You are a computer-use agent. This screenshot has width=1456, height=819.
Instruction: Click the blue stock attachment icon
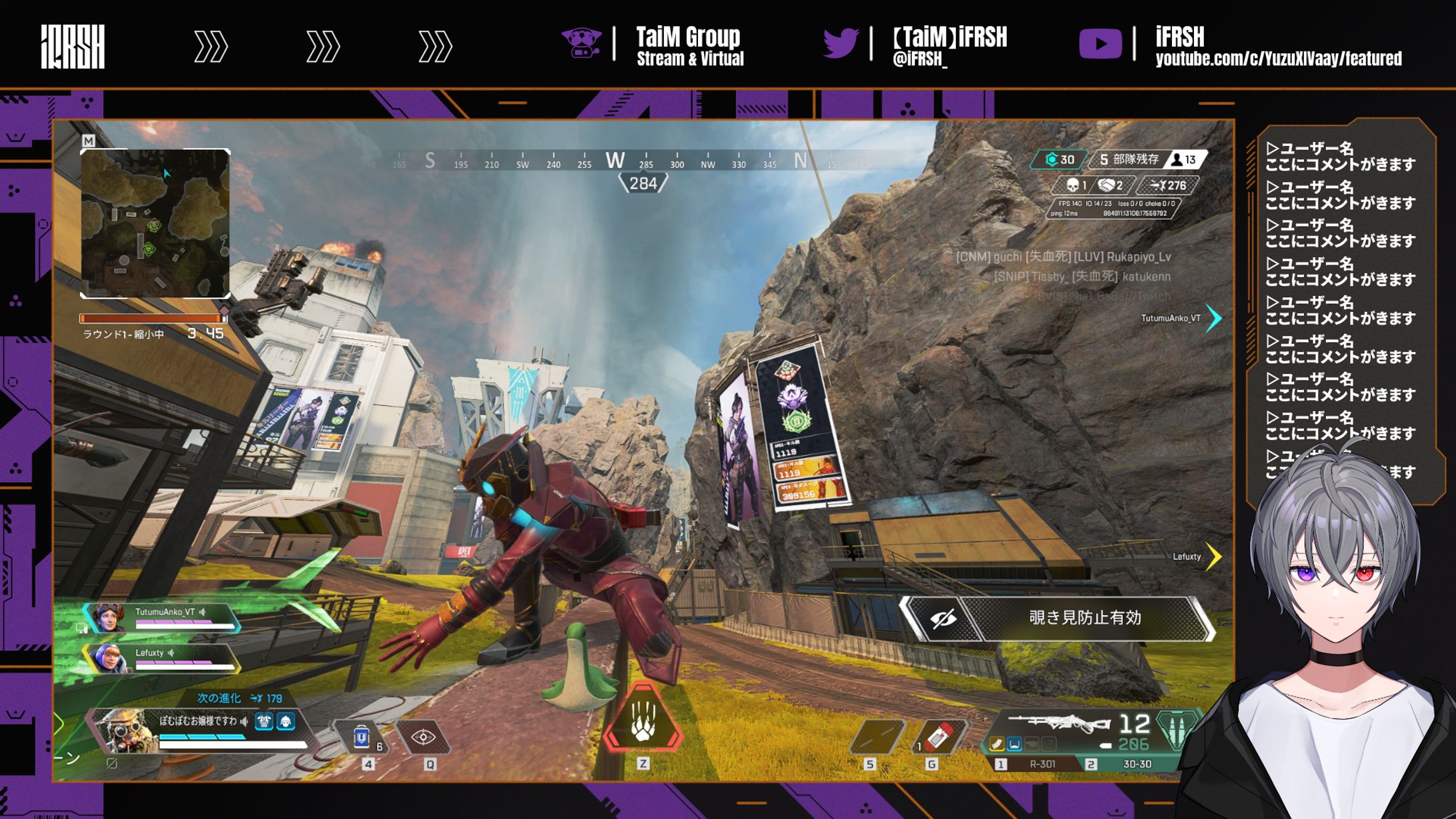(1014, 744)
